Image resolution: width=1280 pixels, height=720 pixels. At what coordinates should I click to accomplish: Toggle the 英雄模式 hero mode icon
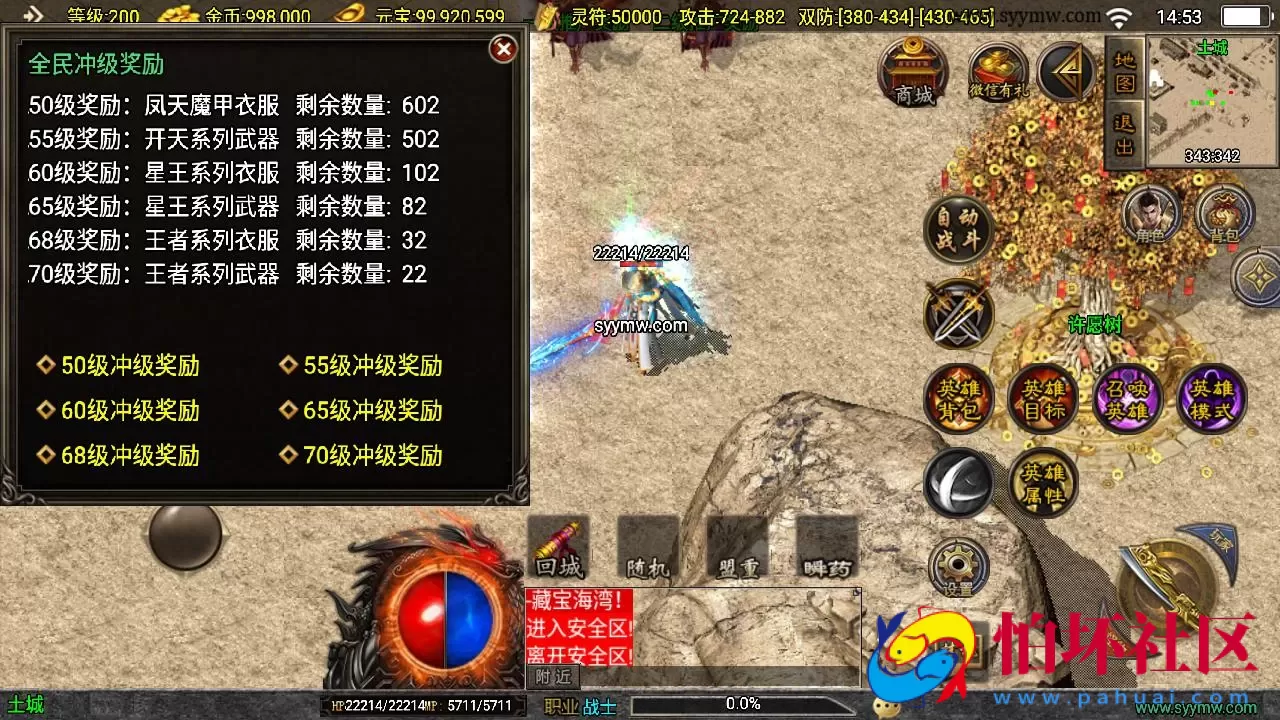coord(1213,397)
